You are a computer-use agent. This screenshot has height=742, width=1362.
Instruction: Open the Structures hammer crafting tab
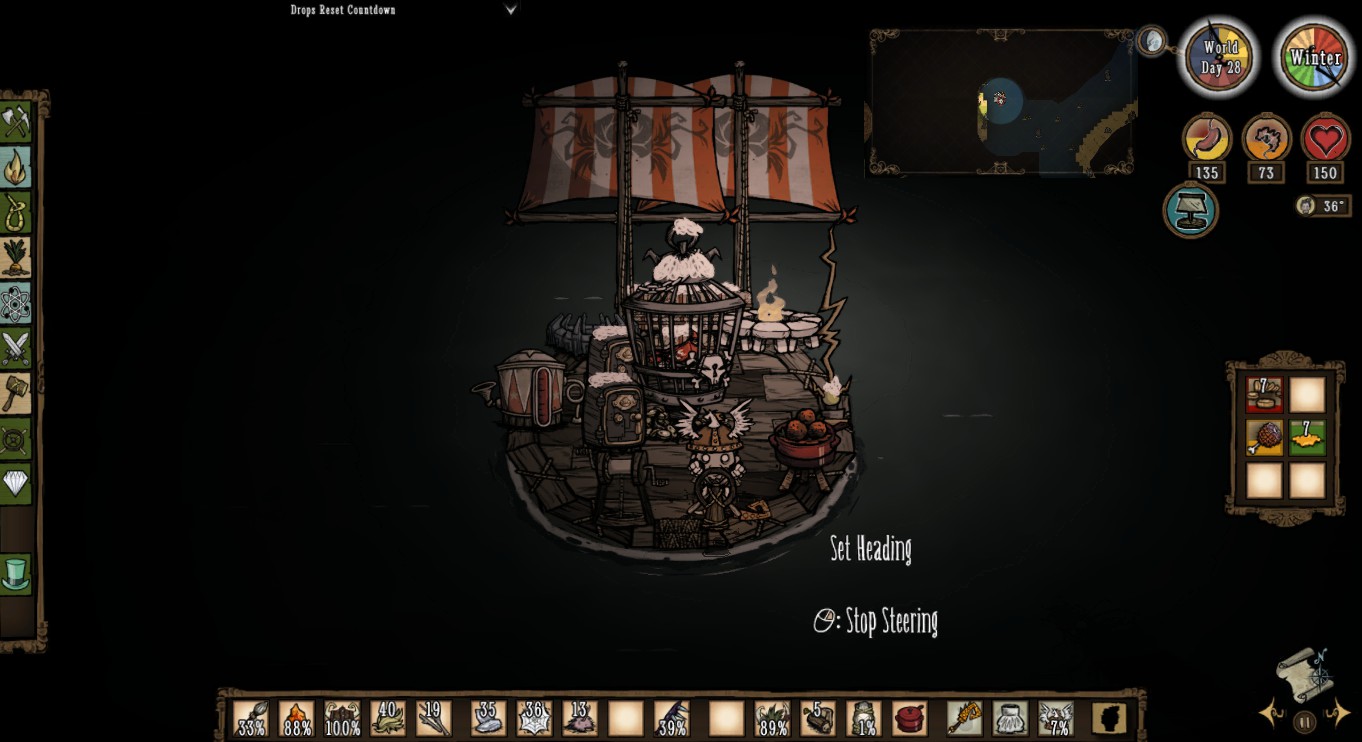pyautogui.click(x=15, y=393)
